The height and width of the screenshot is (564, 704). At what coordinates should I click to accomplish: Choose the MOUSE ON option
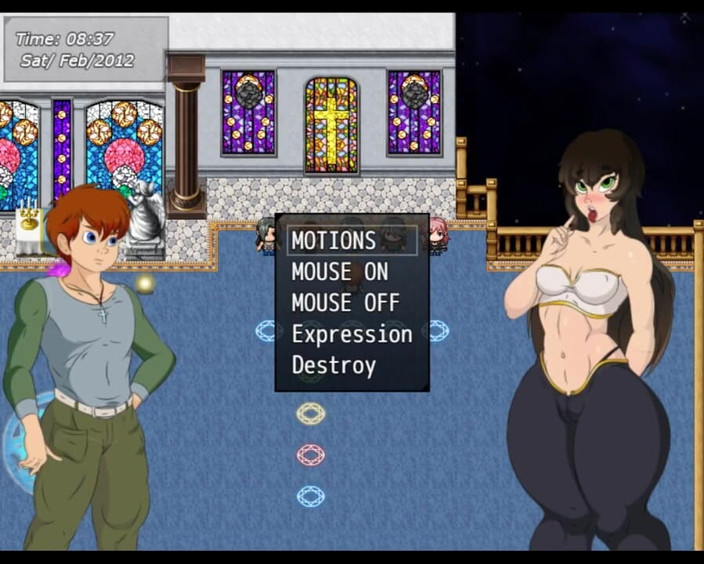339,271
